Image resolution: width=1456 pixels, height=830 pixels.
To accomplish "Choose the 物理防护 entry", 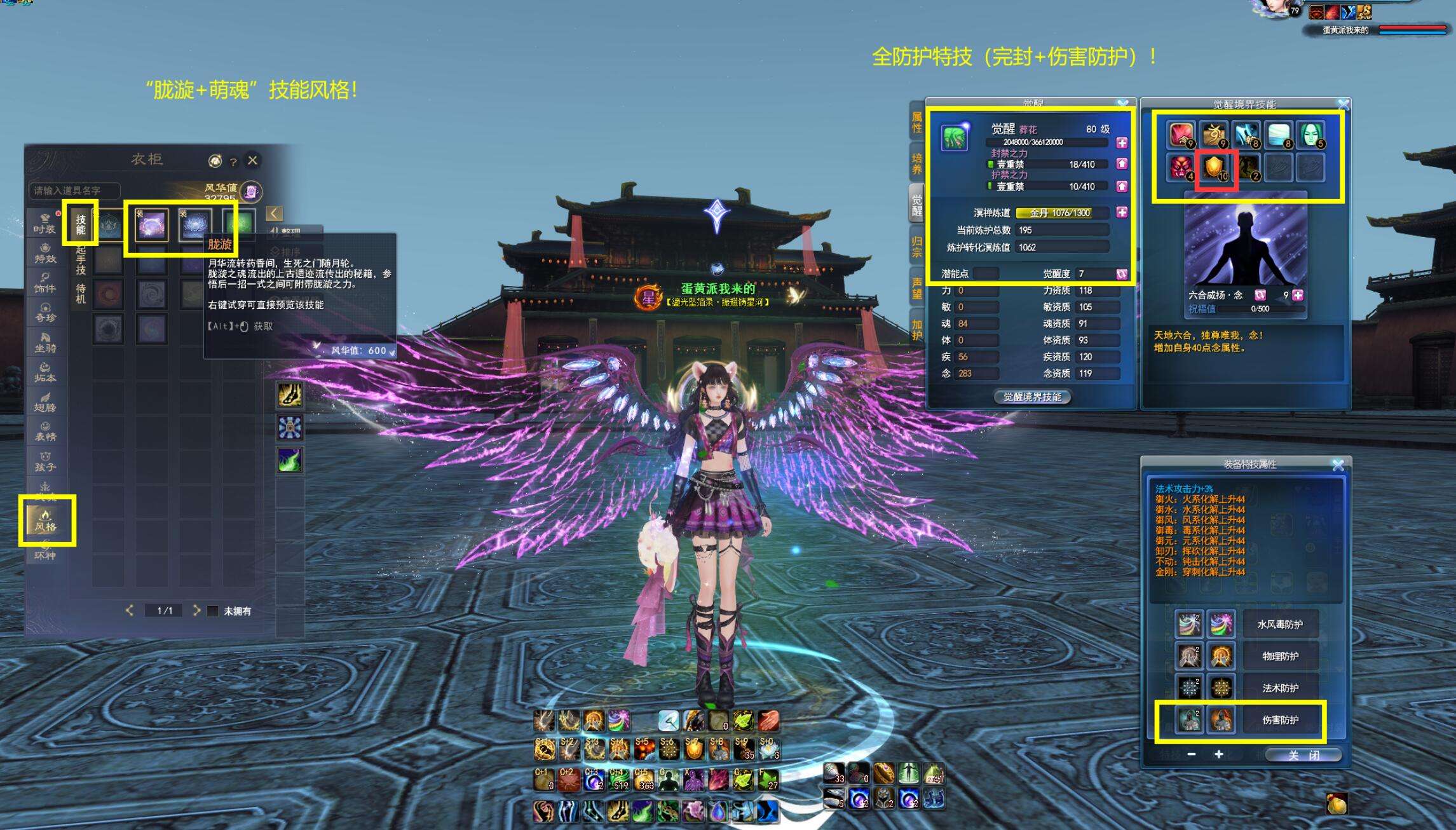I will point(1280,656).
